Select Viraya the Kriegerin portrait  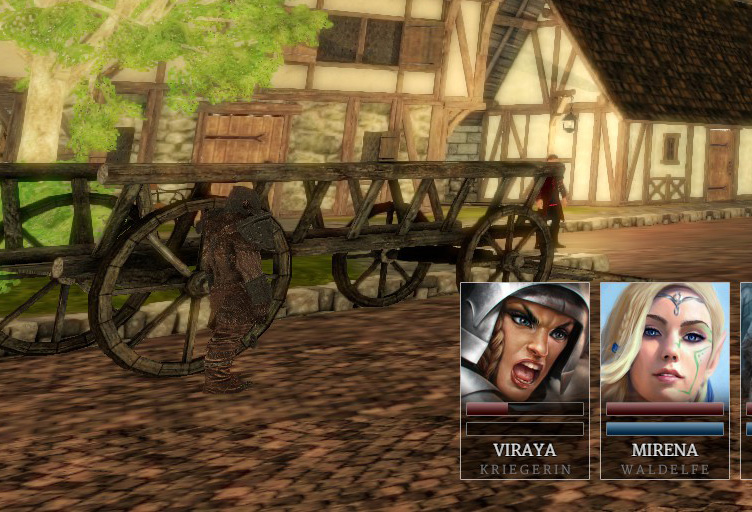[525, 342]
